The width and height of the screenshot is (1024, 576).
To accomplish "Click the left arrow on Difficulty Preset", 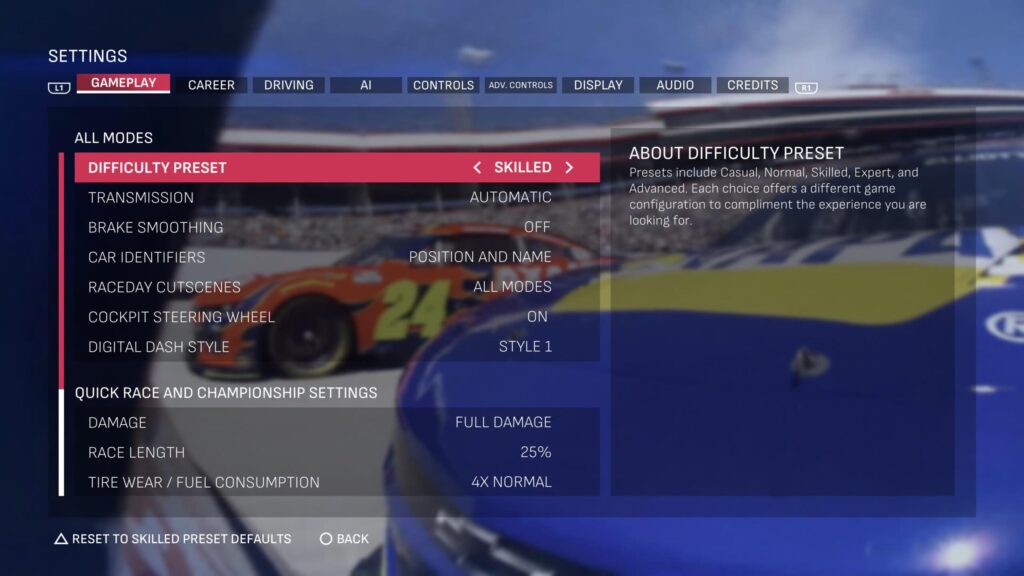I will (x=477, y=168).
